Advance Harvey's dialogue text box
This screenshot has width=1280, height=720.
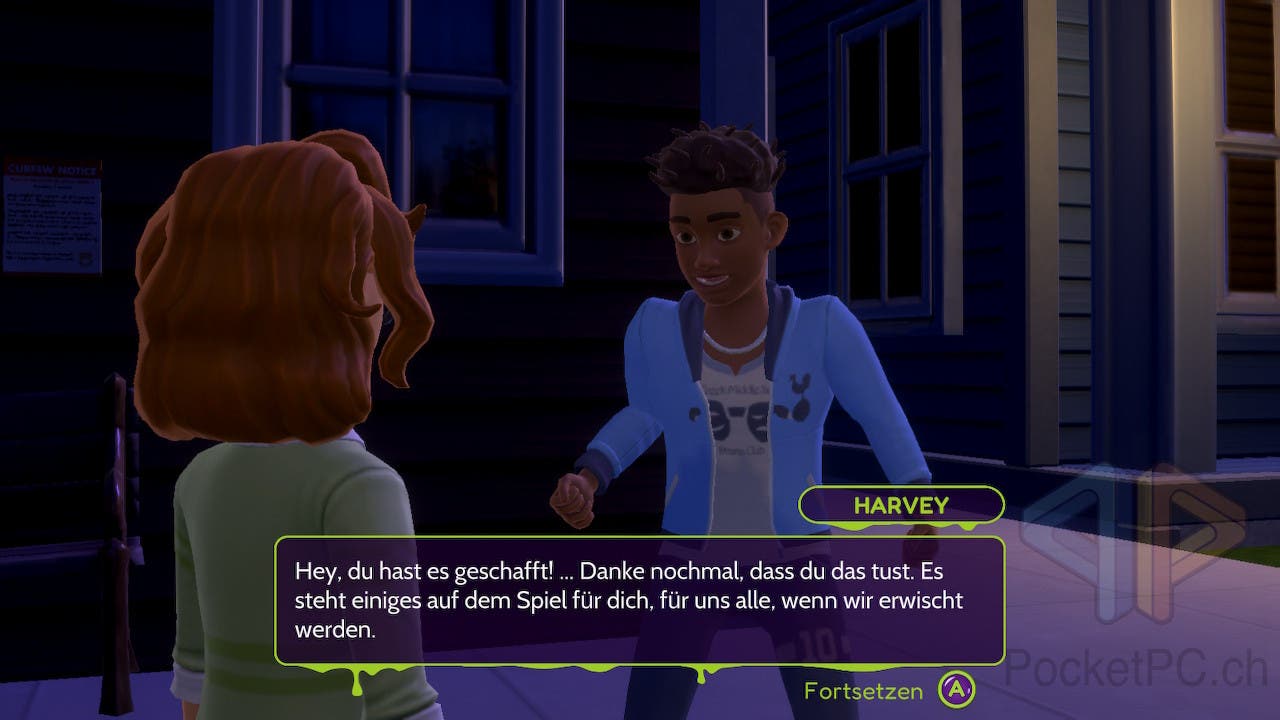coord(639,600)
